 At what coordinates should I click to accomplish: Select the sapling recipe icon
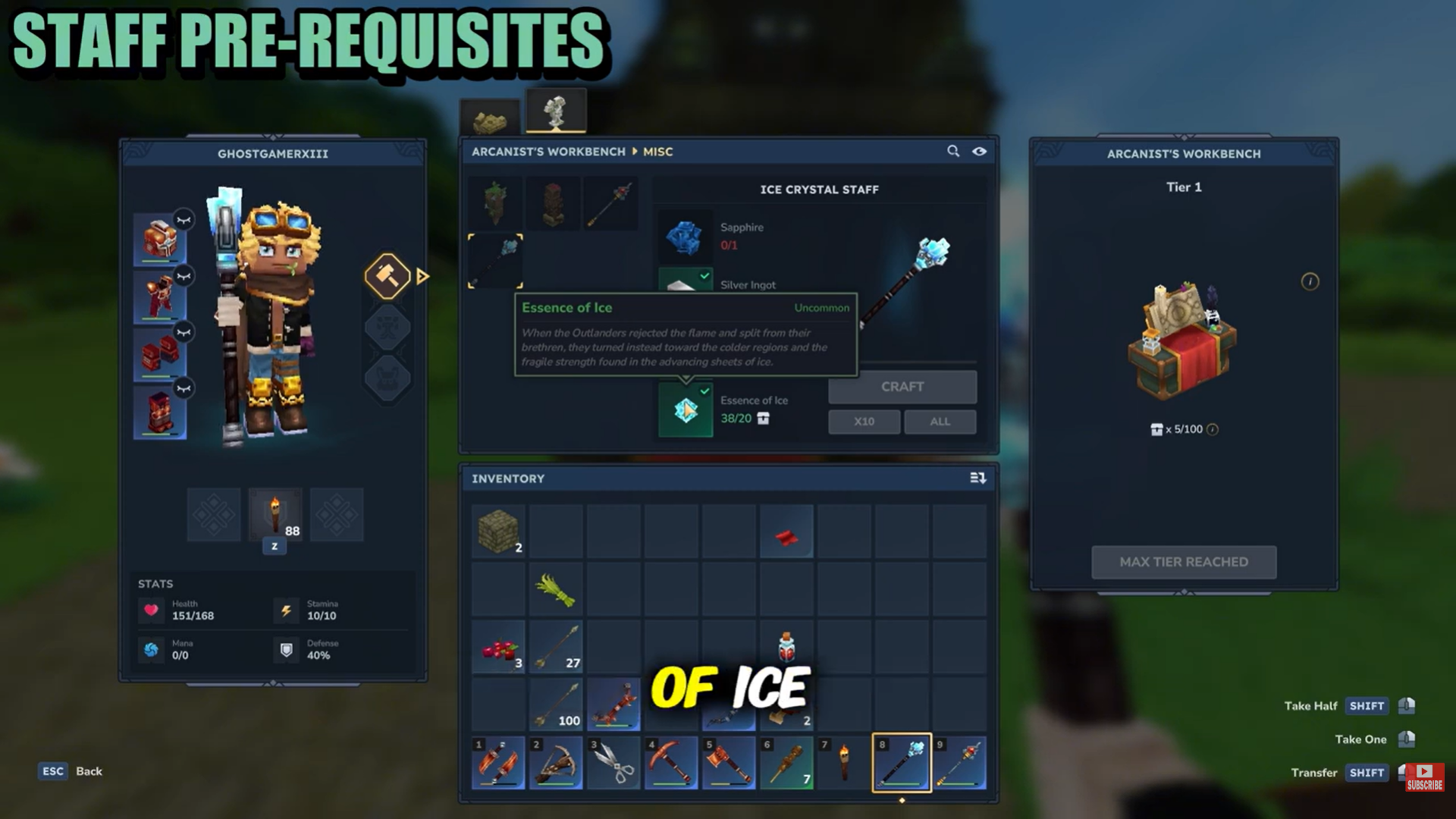pos(497,202)
